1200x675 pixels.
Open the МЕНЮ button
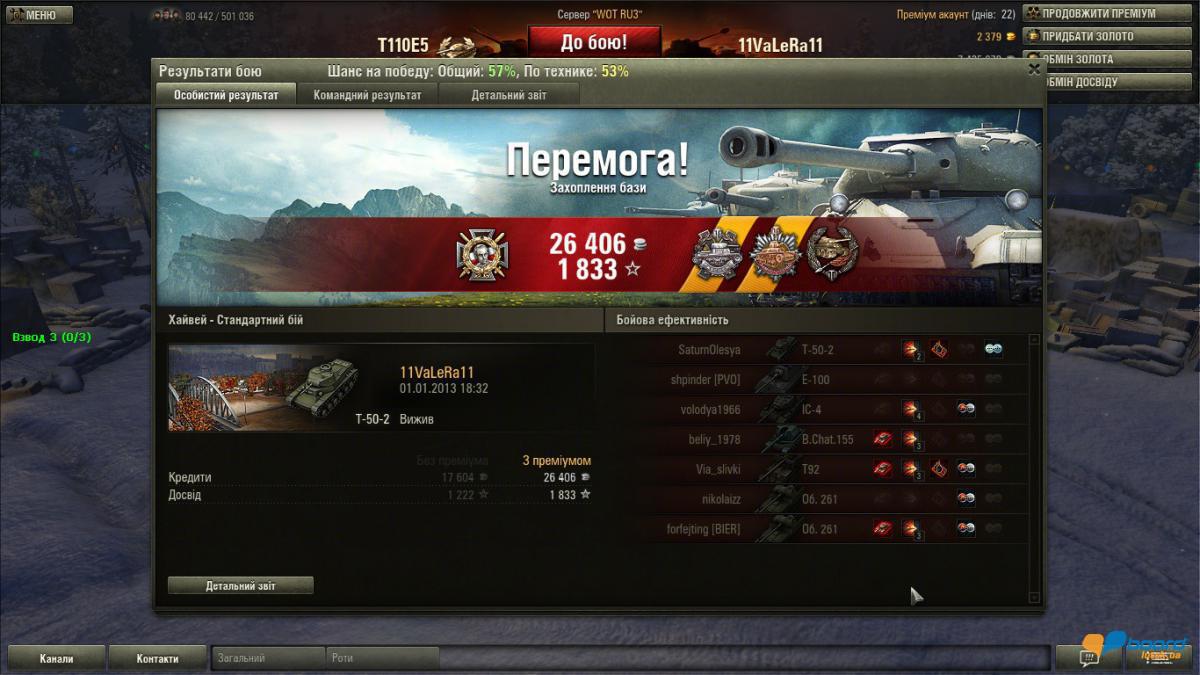click(40, 15)
